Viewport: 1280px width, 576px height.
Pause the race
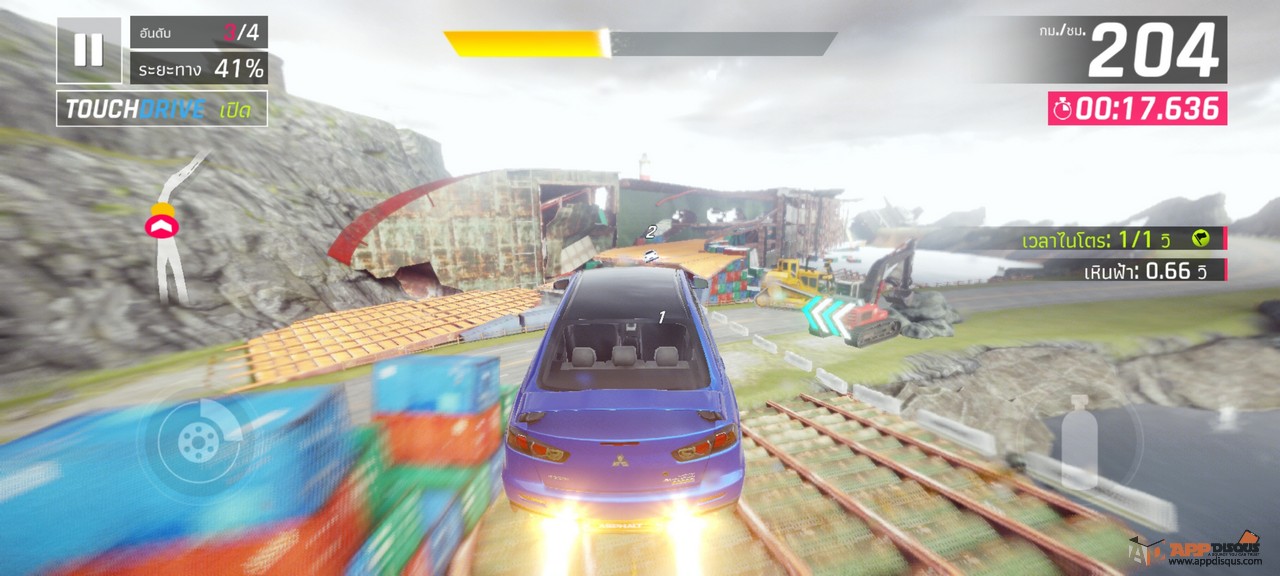pyautogui.click(x=89, y=50)
